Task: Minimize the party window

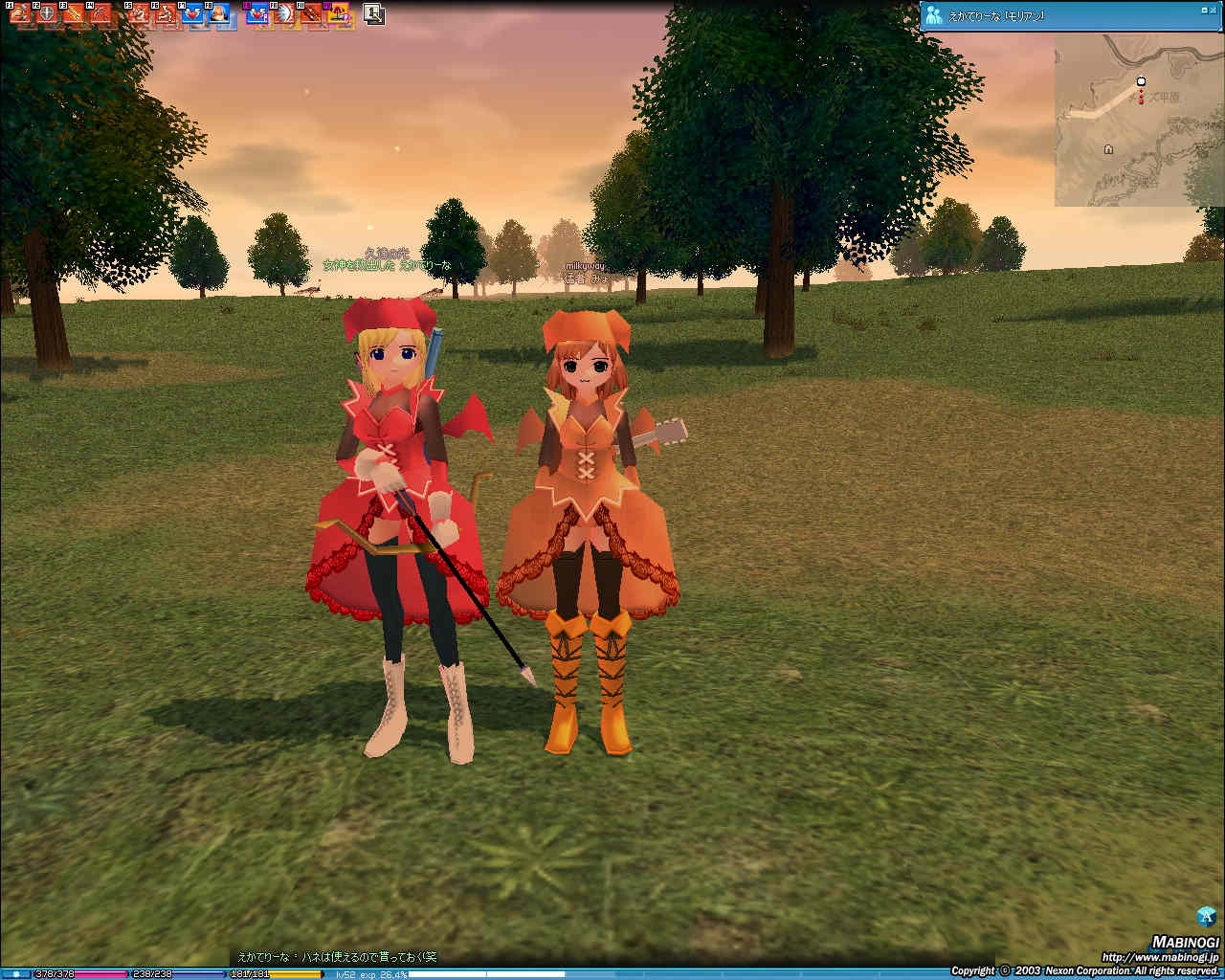Action: point(1203,10)
